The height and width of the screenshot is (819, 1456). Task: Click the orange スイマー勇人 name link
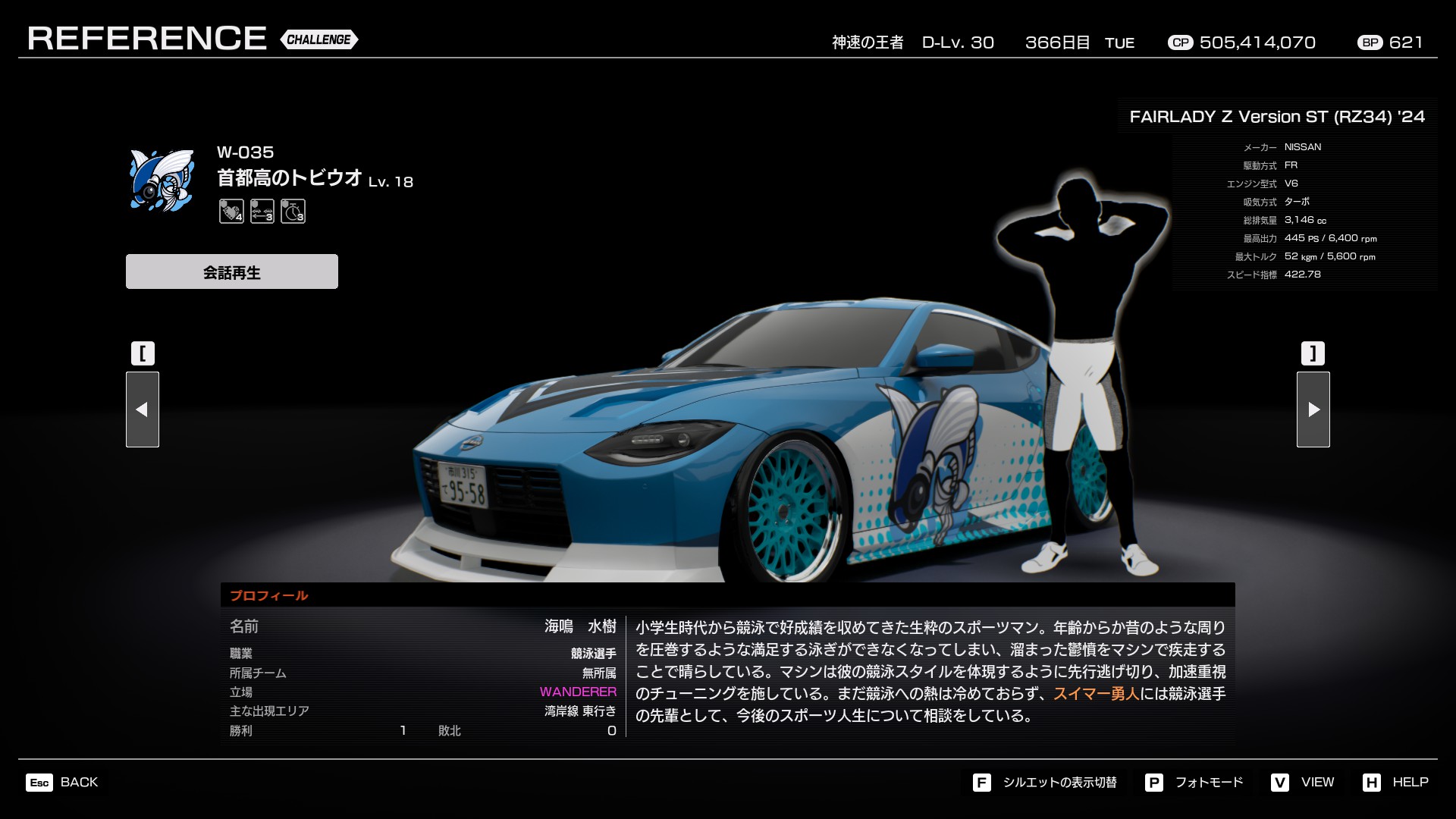1097,694
